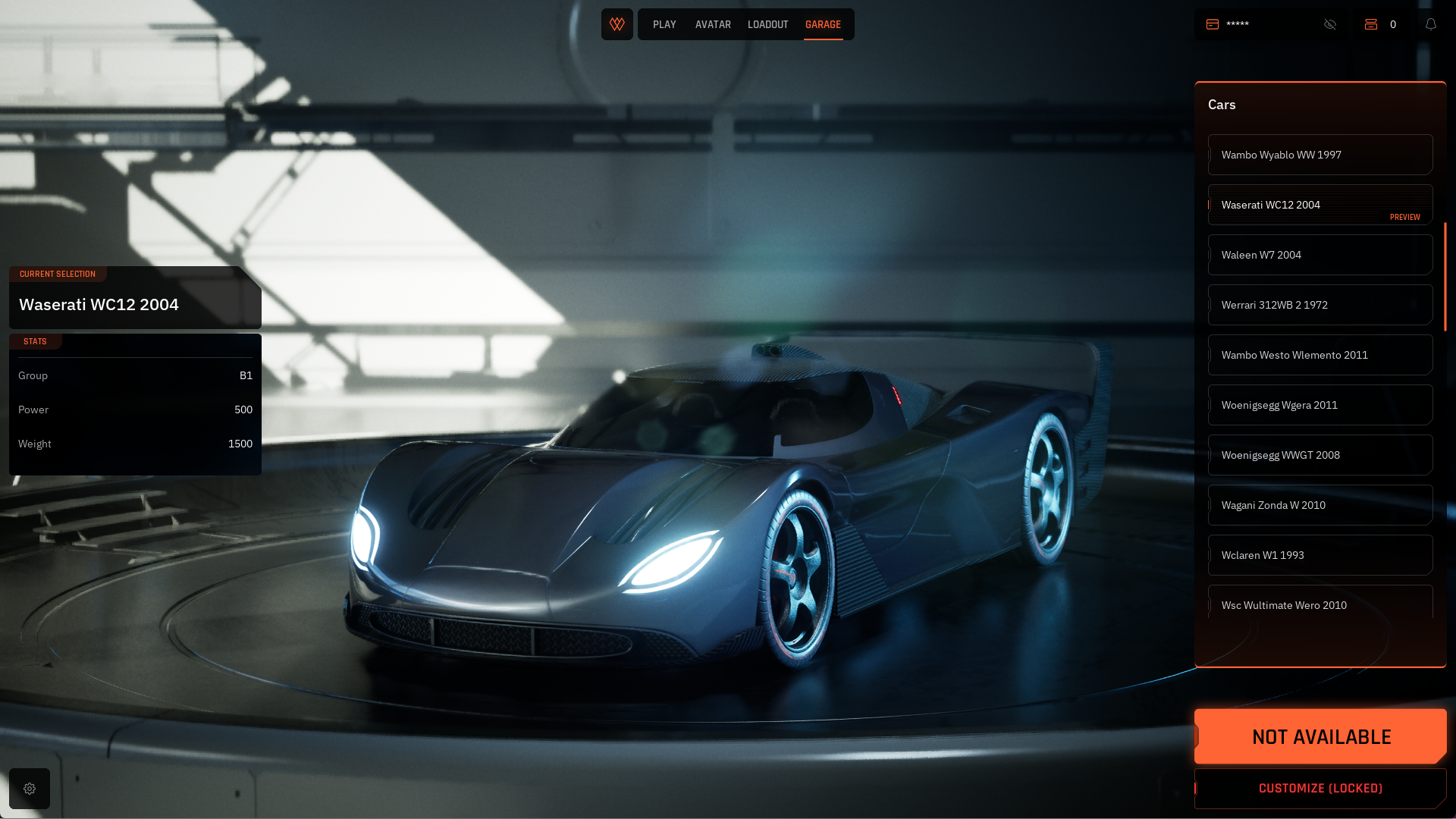Click the NOT AVAILABLE button
1456x819 pixels.
(x=1320, y=736)
